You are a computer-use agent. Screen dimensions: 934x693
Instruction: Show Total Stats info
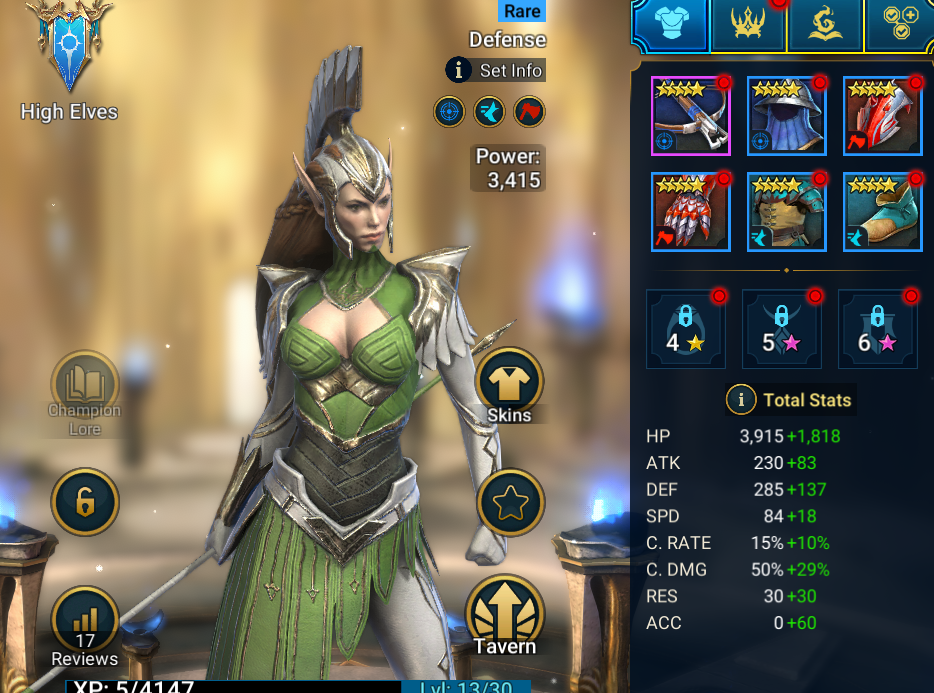[790, 400]
